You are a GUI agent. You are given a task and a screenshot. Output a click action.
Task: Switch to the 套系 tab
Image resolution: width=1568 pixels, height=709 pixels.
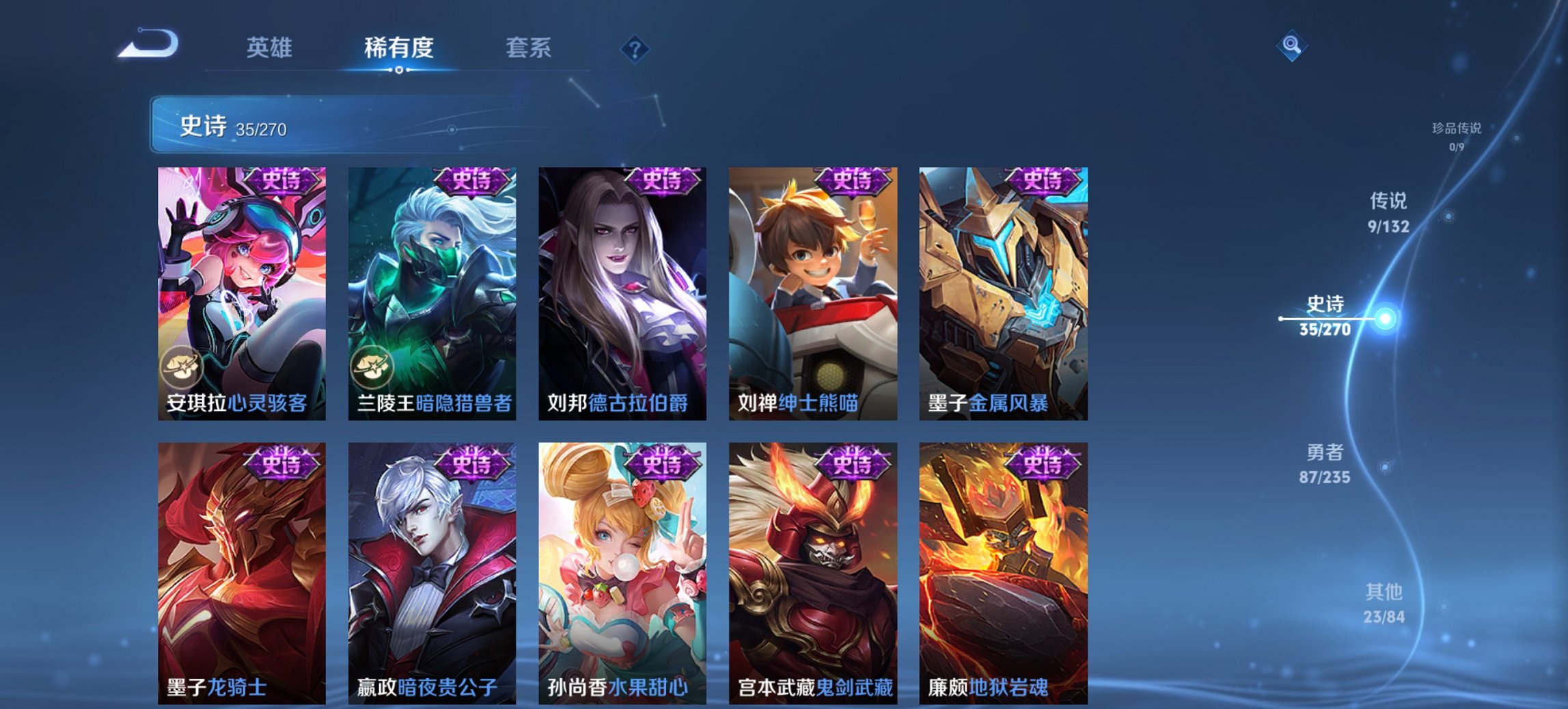[529, 49]
